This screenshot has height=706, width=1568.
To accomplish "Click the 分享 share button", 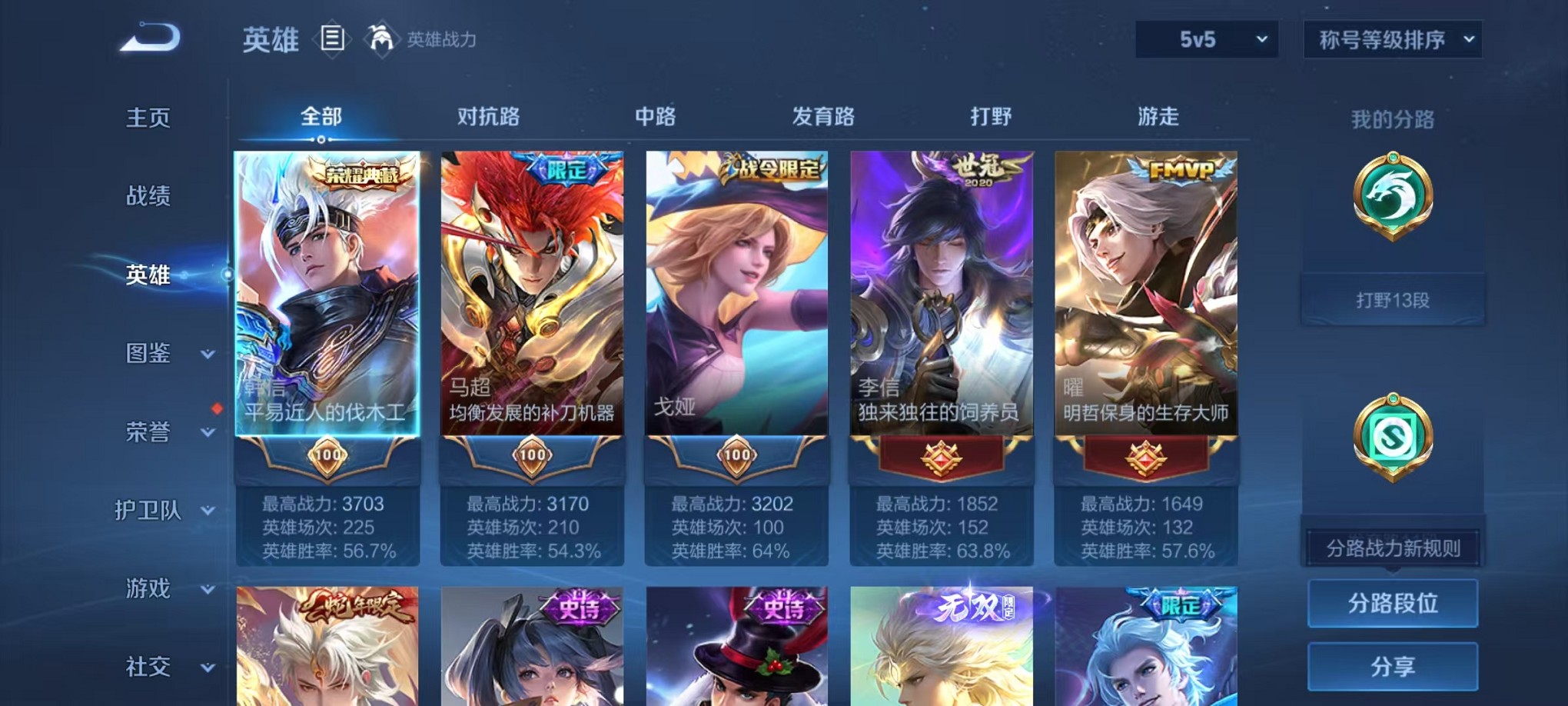I will (x=1393, y=666).
